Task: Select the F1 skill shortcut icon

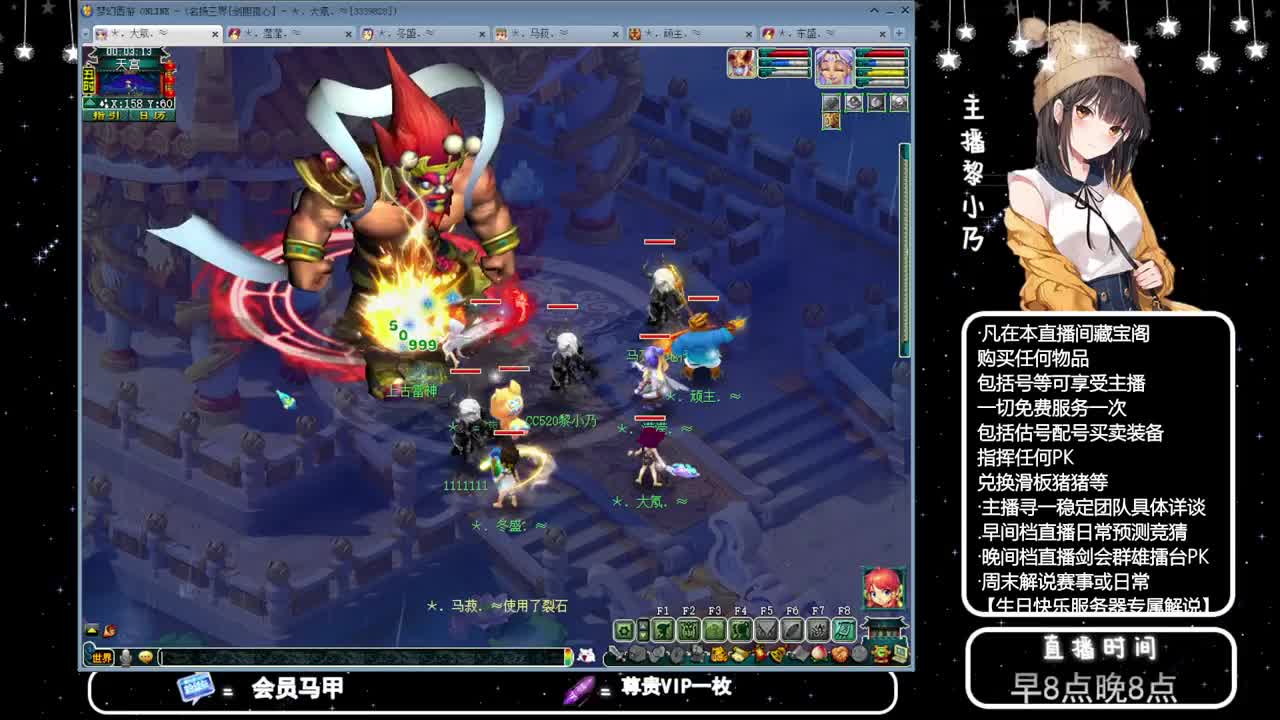Action: click(664, 630)
